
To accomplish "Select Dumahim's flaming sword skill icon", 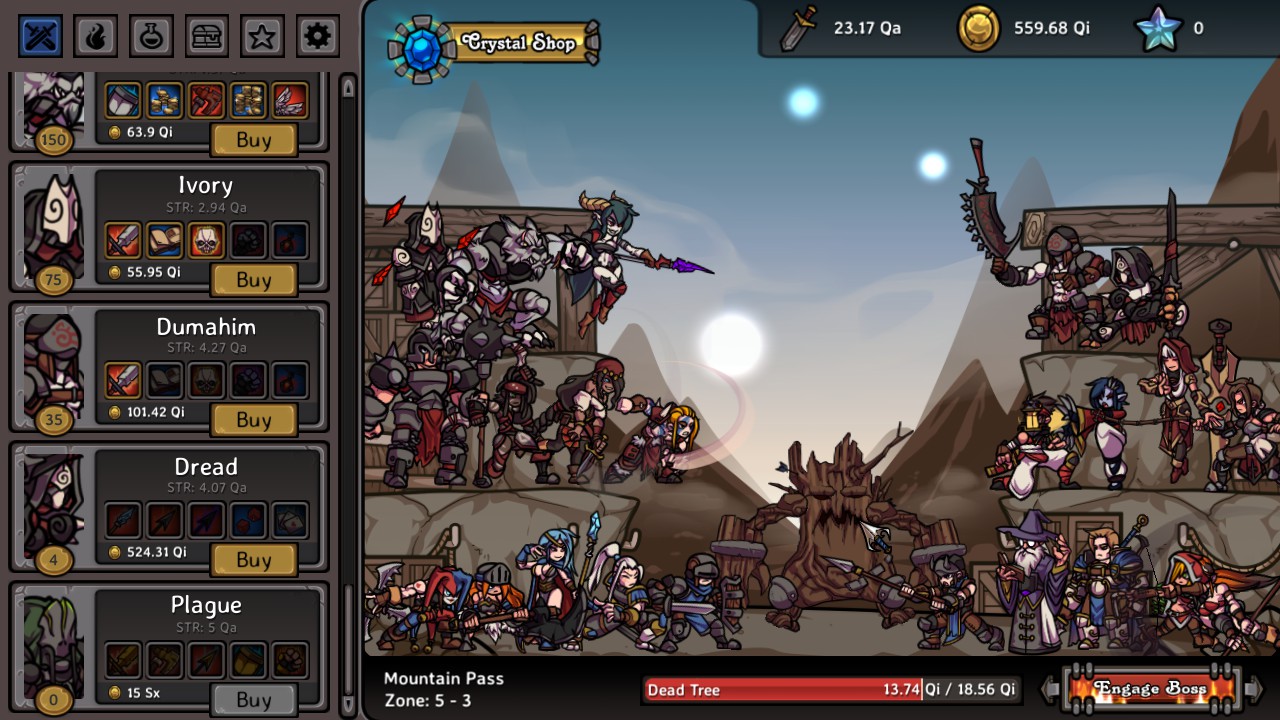I will [x=123, y=380].
